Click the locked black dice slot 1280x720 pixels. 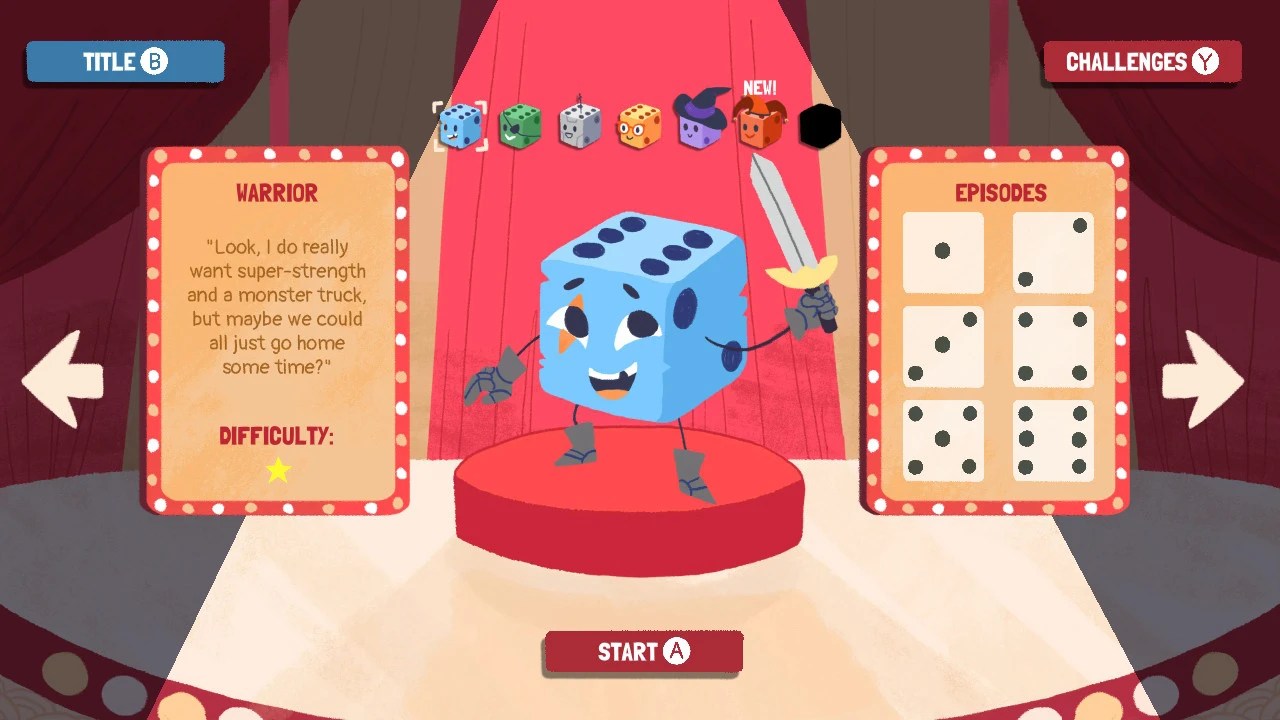tap(820, 126)
